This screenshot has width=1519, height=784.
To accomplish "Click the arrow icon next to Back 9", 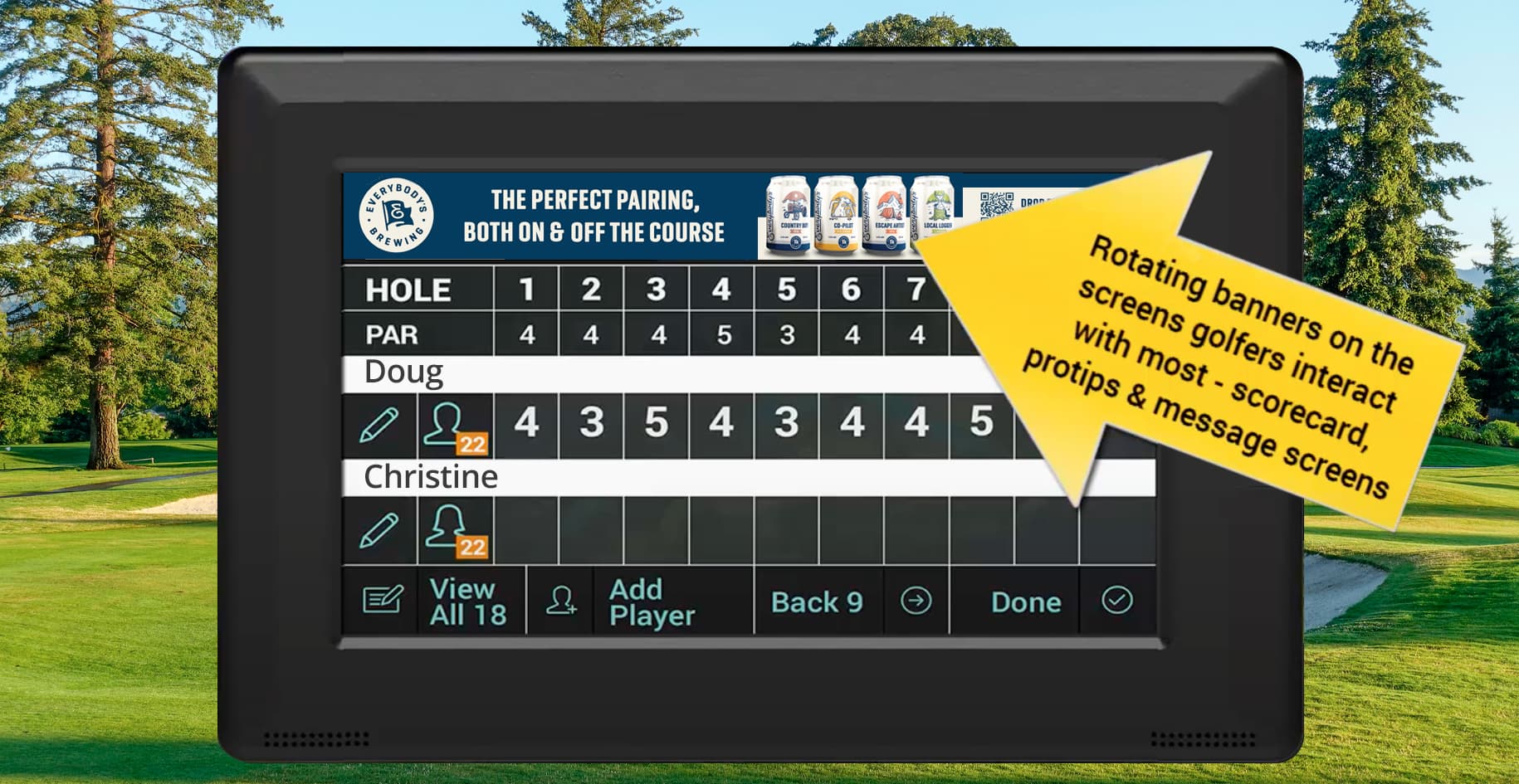I will (916, 601).
